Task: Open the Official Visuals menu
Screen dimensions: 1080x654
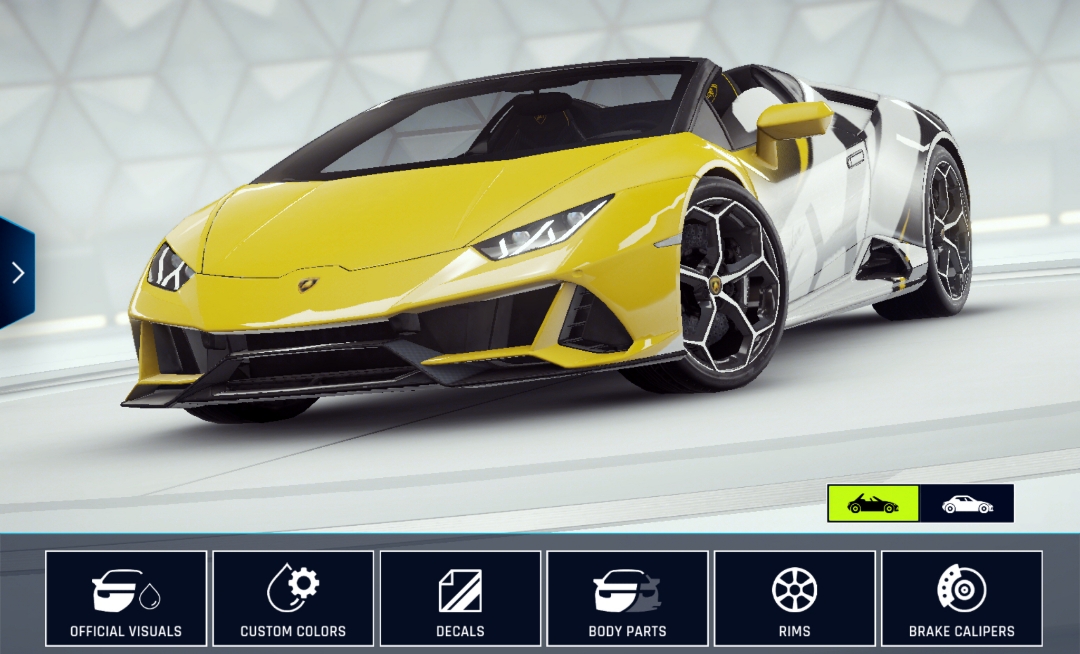Action: (x=126, y=598)
